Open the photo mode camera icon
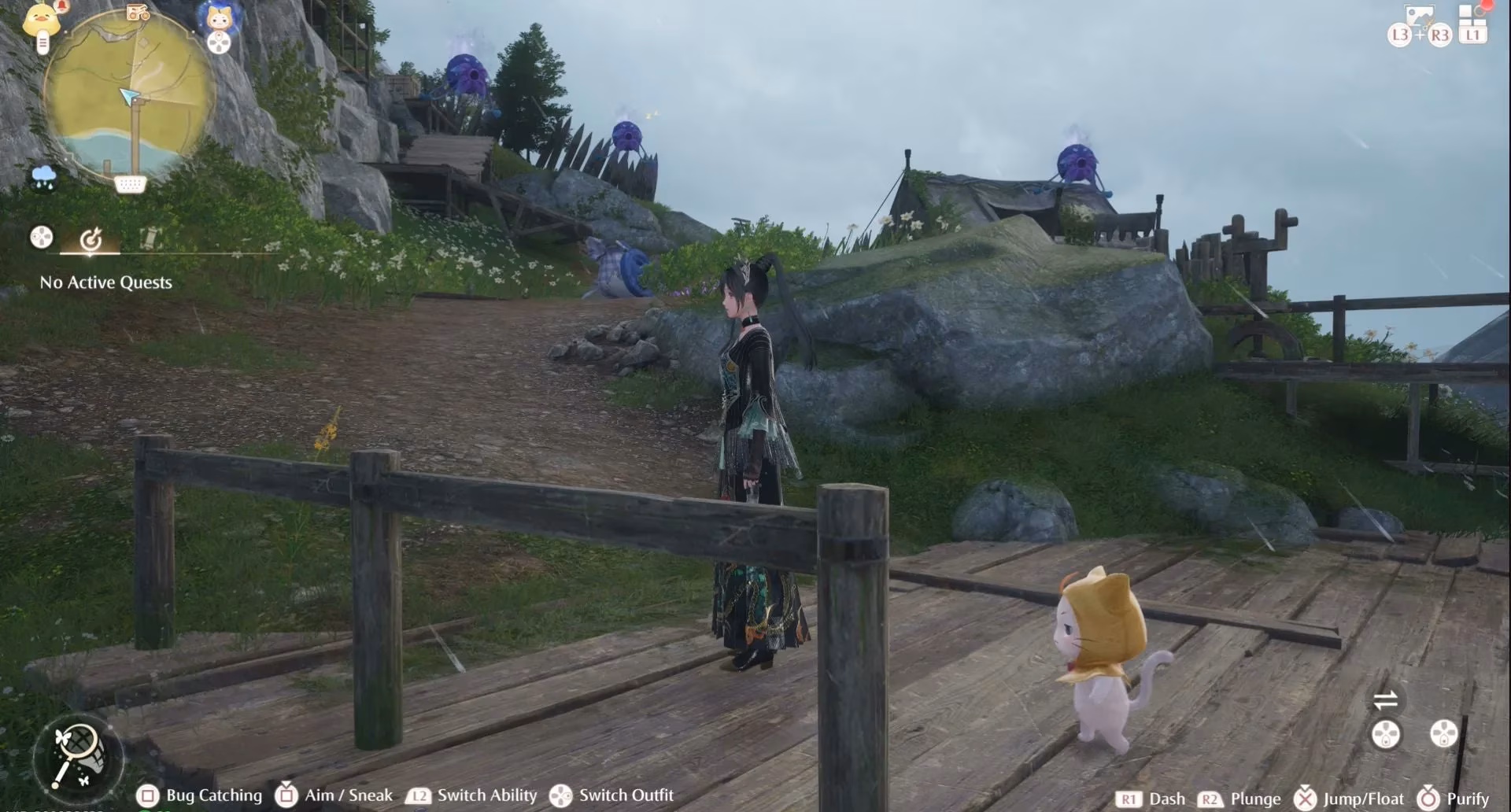 1420,16
